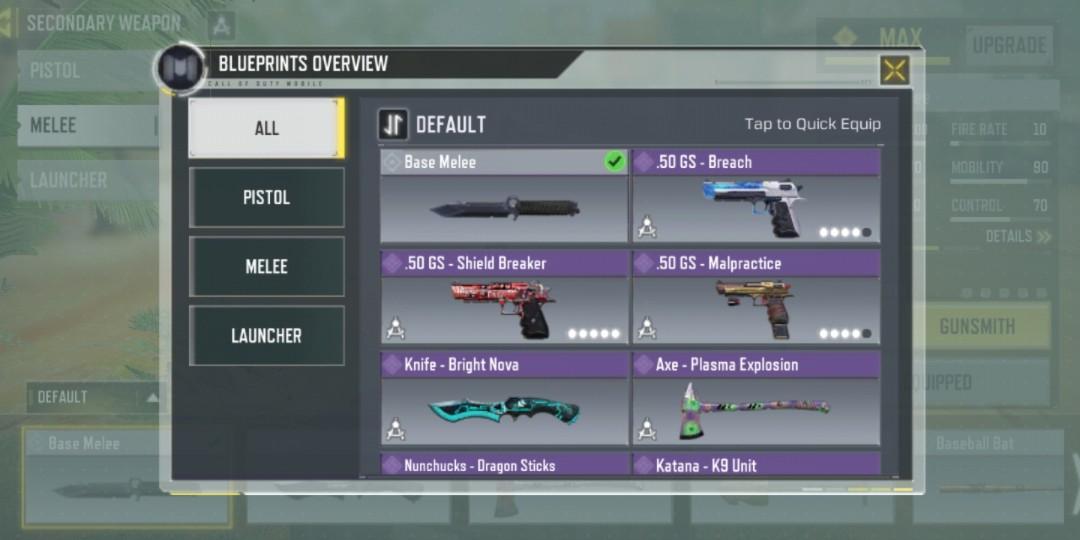Select the Nunchucks - Dragon Sticks entry
The height and width of the screenshot is (540, 1080).
pos(504,465)
